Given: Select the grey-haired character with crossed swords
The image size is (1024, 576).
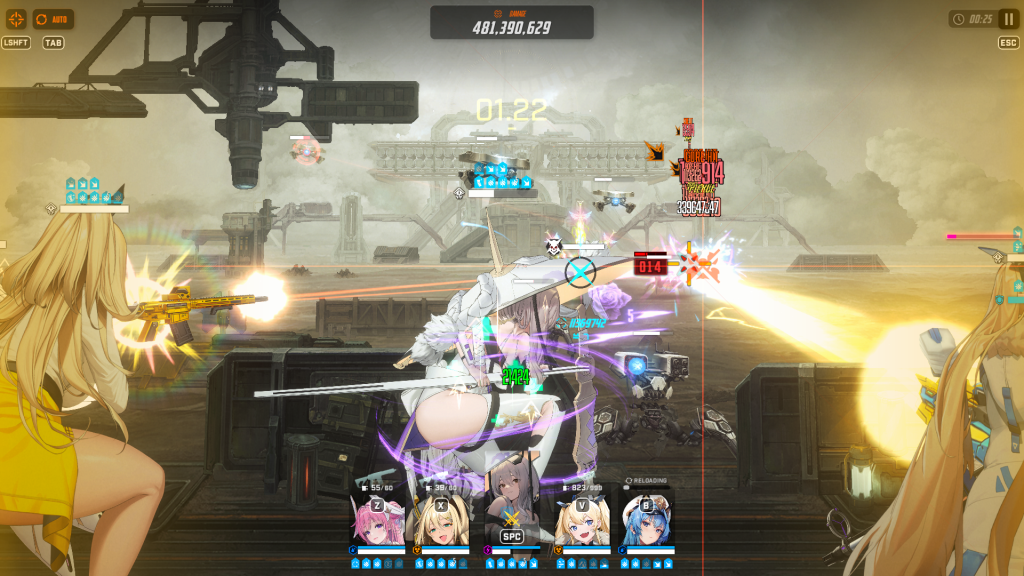Looking at the screenshot, I should coord(511,515).
